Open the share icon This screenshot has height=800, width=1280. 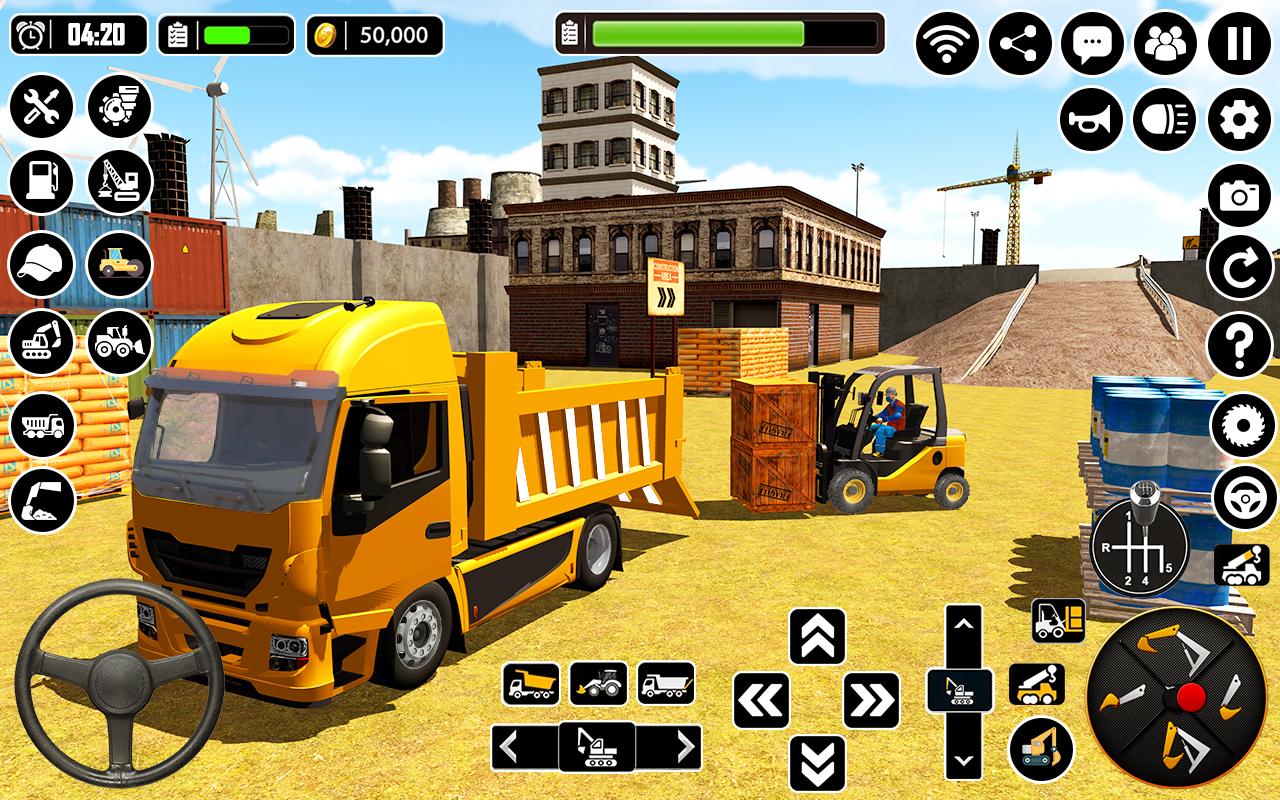coord(1020,44)
